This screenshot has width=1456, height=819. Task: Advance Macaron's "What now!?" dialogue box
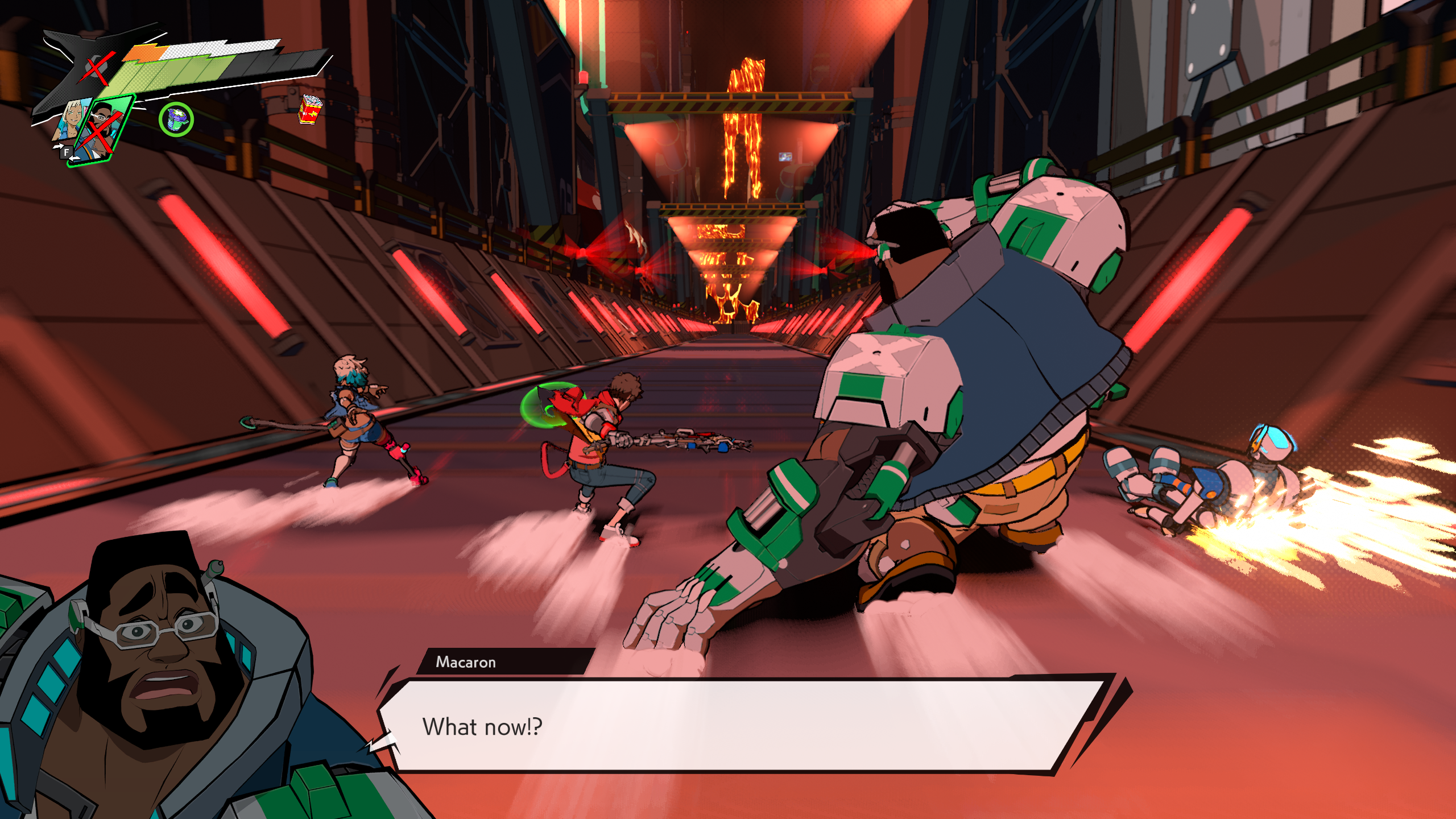pos(739,726)
